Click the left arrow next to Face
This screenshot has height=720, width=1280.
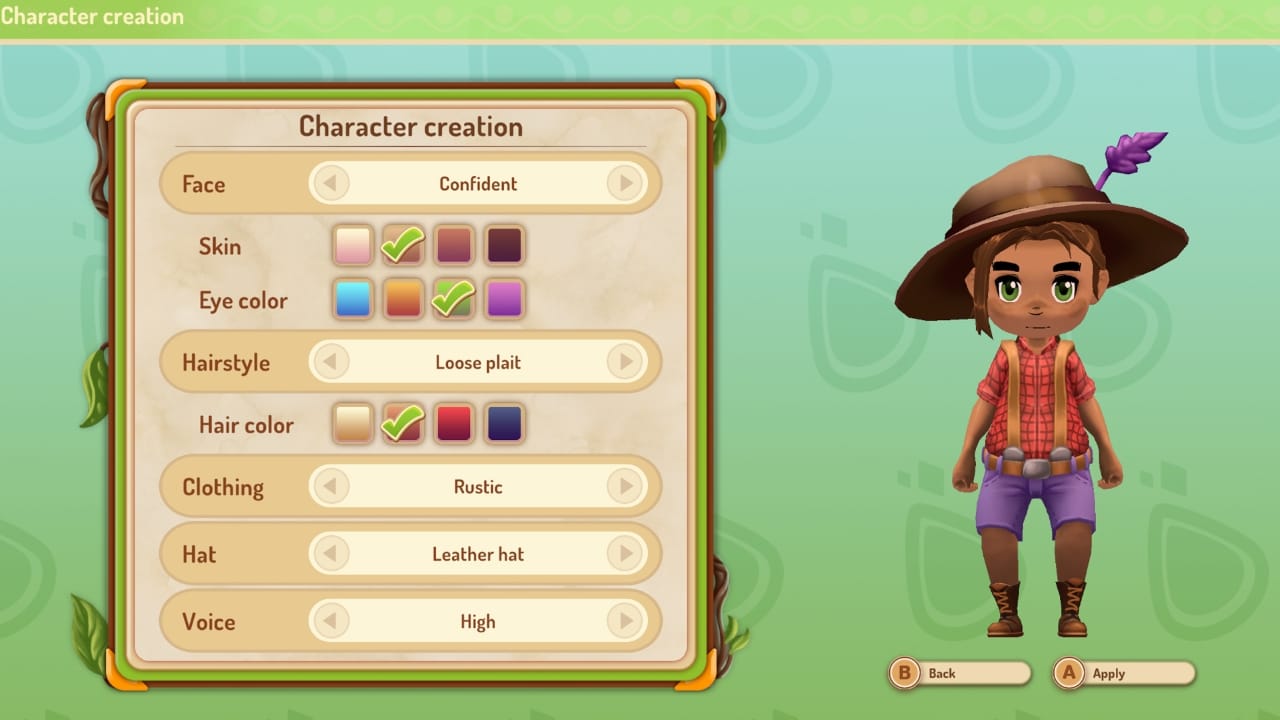click(332, 184)
